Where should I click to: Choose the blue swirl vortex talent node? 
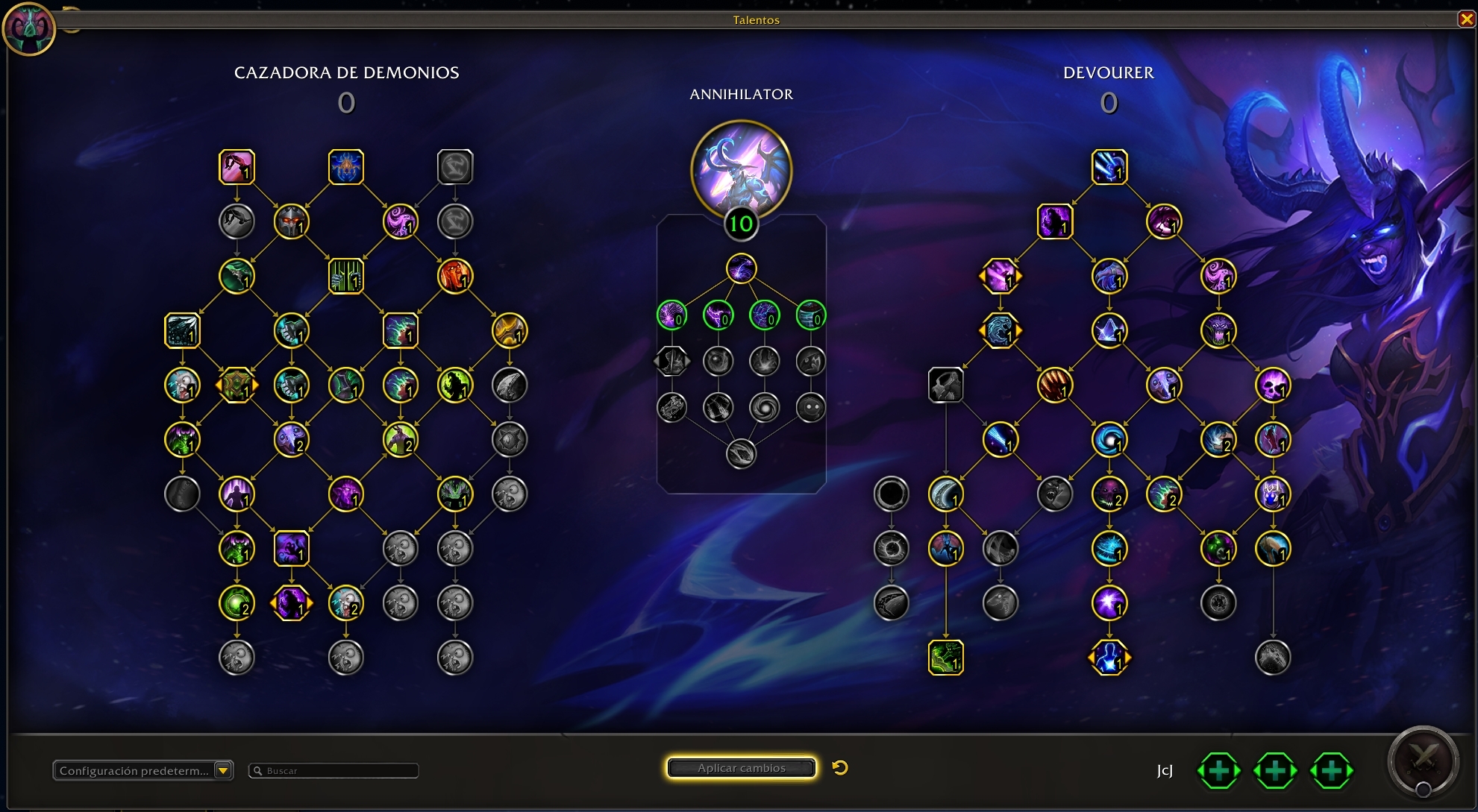coord(1109,440)
